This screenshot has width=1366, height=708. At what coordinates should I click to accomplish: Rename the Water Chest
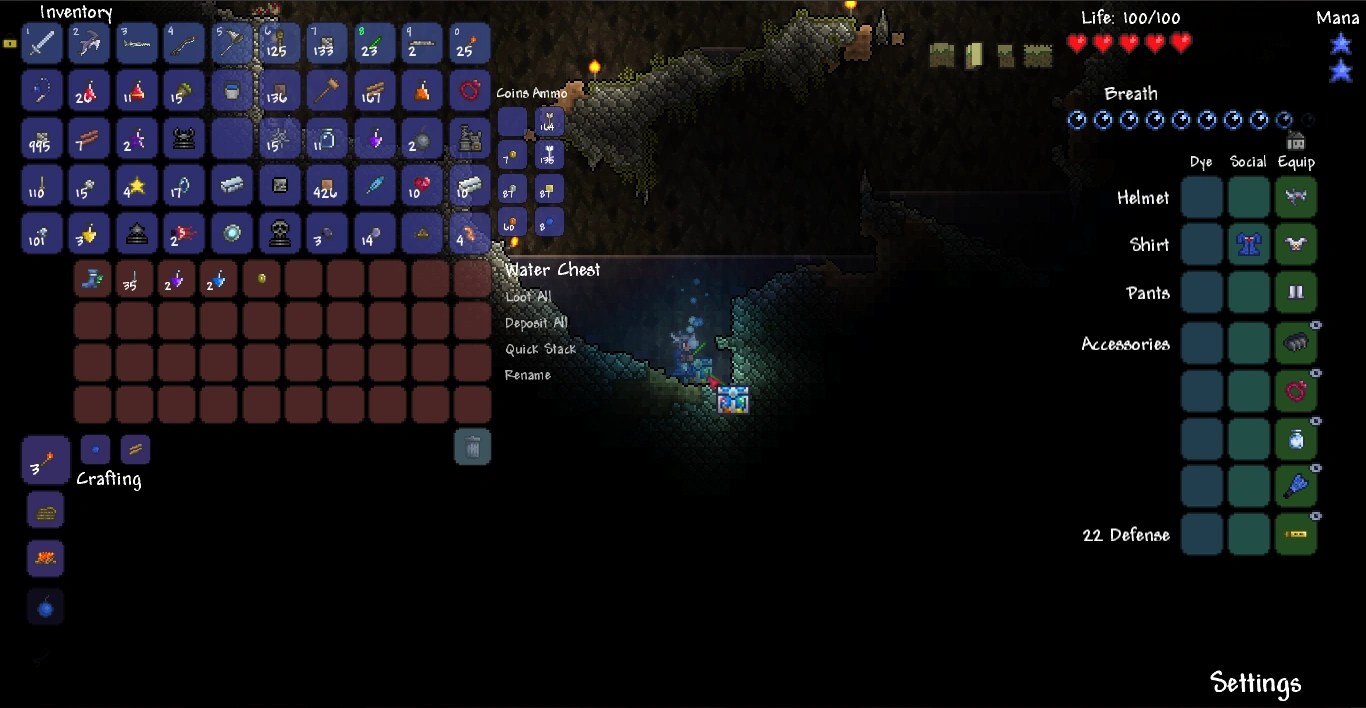(527, 375)
